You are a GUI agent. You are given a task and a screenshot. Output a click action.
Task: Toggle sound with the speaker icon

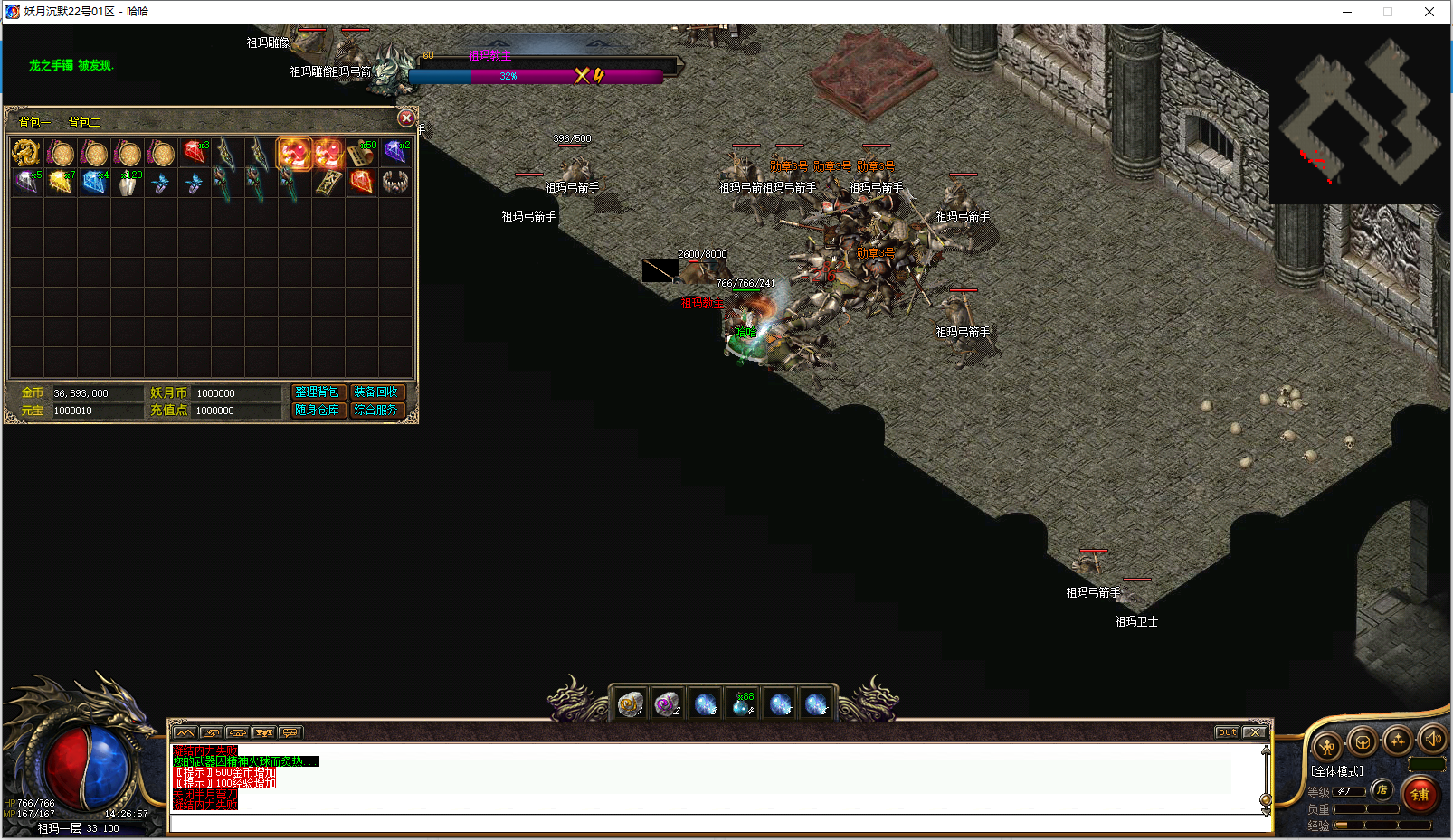[1432, 740]
